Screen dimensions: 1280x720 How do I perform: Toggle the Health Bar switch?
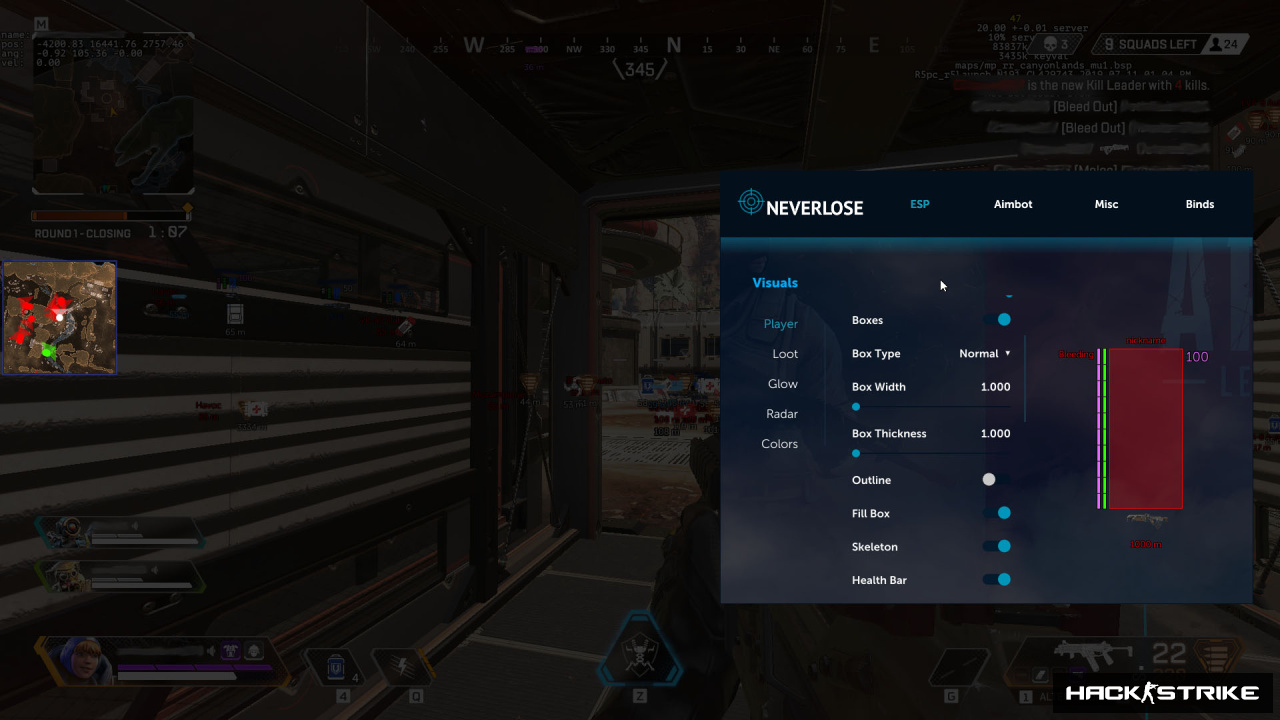point(997,579)
